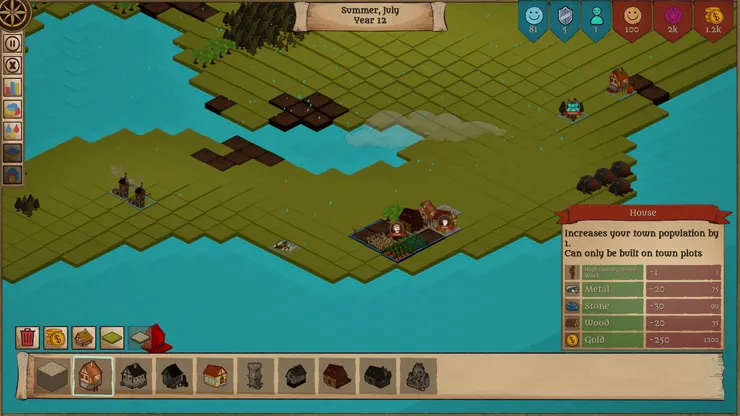Click the shield defense banner

565,19
